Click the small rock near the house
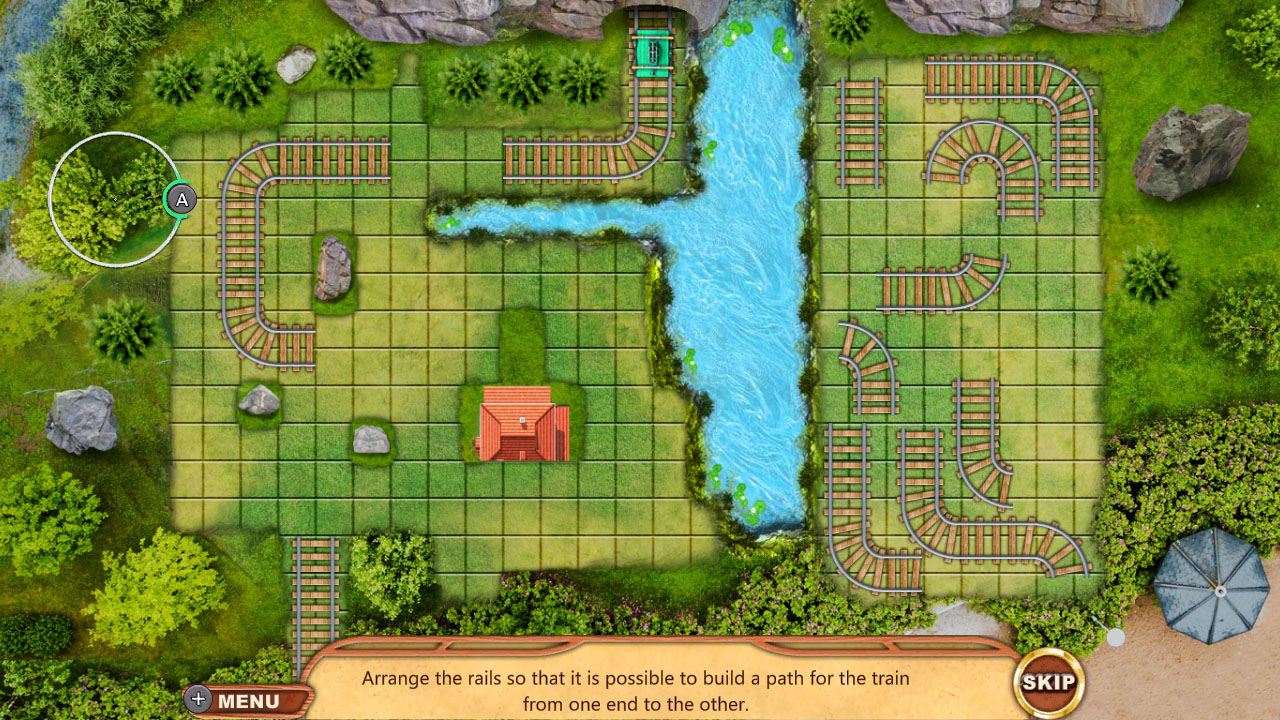 coord(371,440)
